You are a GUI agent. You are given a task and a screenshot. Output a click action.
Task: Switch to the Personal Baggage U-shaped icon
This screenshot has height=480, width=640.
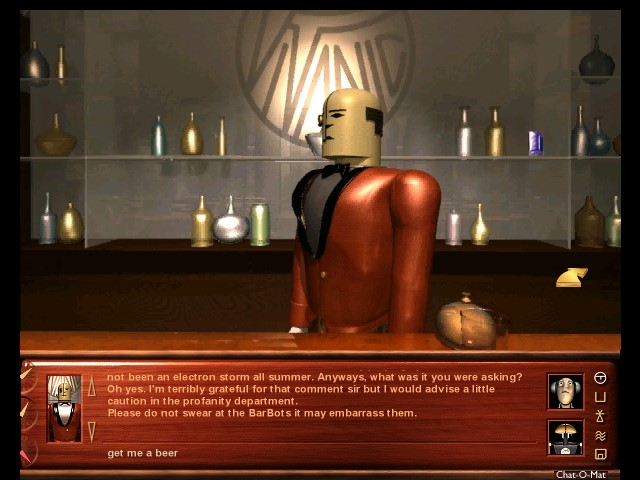pos(600,397)
